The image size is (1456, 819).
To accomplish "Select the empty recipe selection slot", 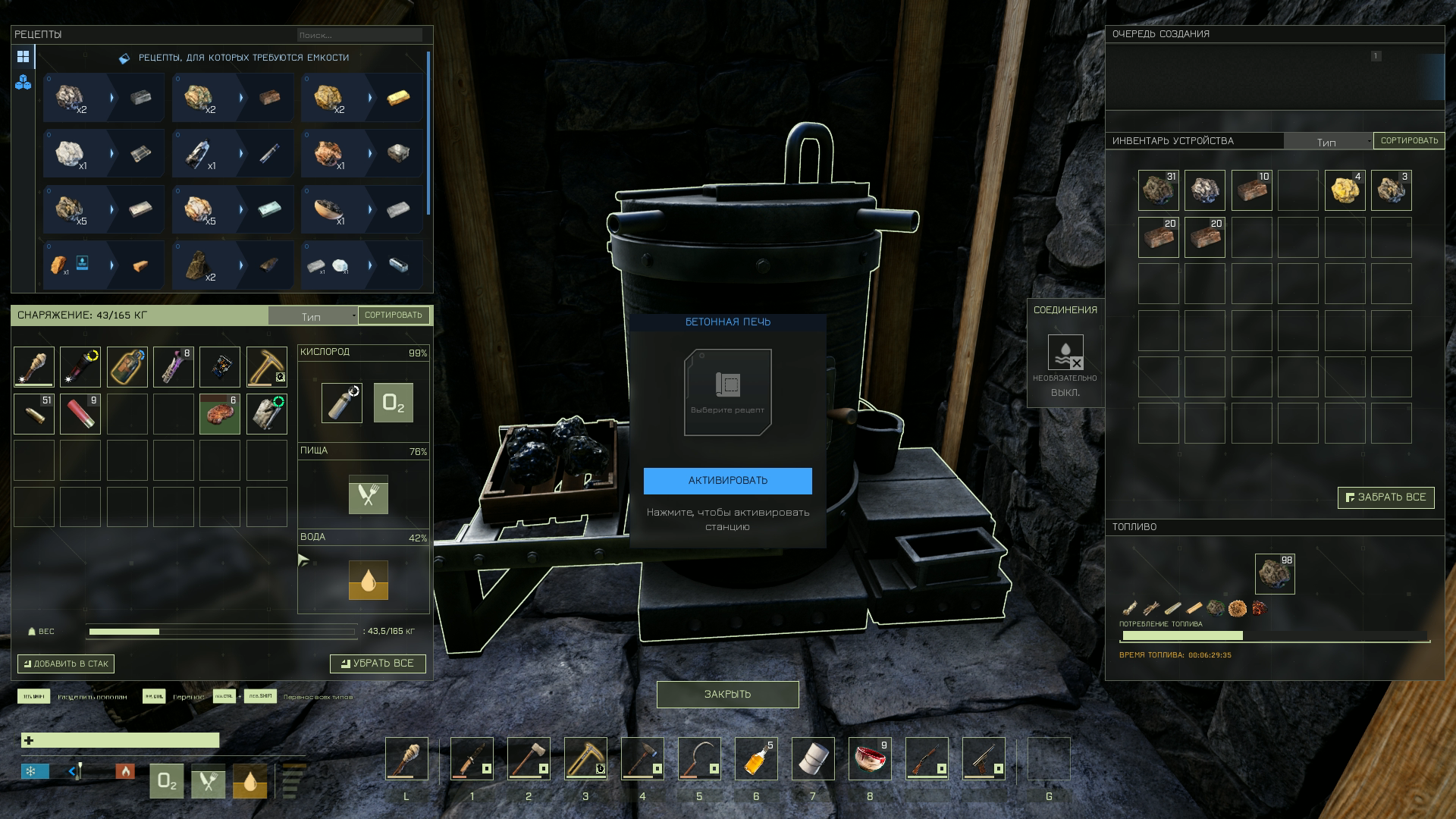I will click(727, 392).
